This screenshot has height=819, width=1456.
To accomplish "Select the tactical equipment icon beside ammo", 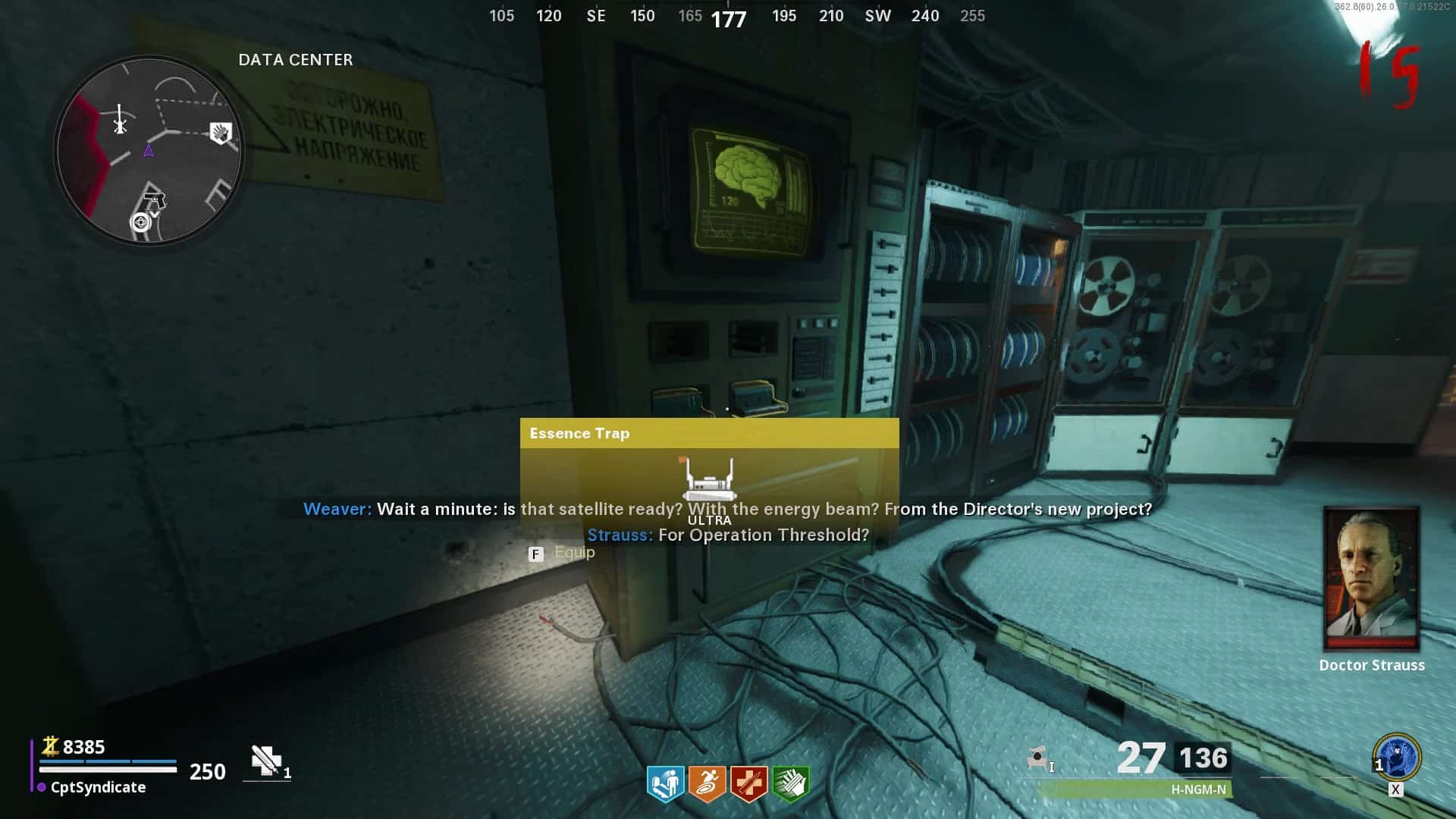I will [x=1037, y=758].
